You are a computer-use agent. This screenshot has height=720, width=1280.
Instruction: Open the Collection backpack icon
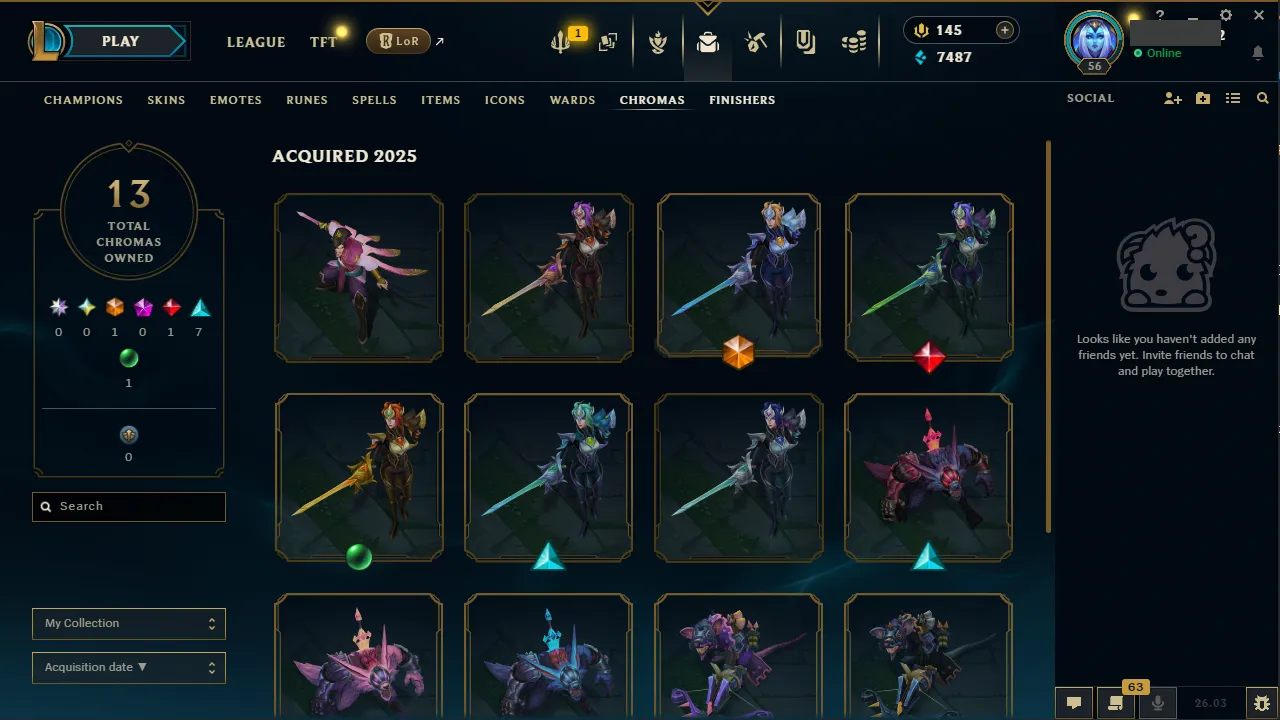(x=708, y=42)
